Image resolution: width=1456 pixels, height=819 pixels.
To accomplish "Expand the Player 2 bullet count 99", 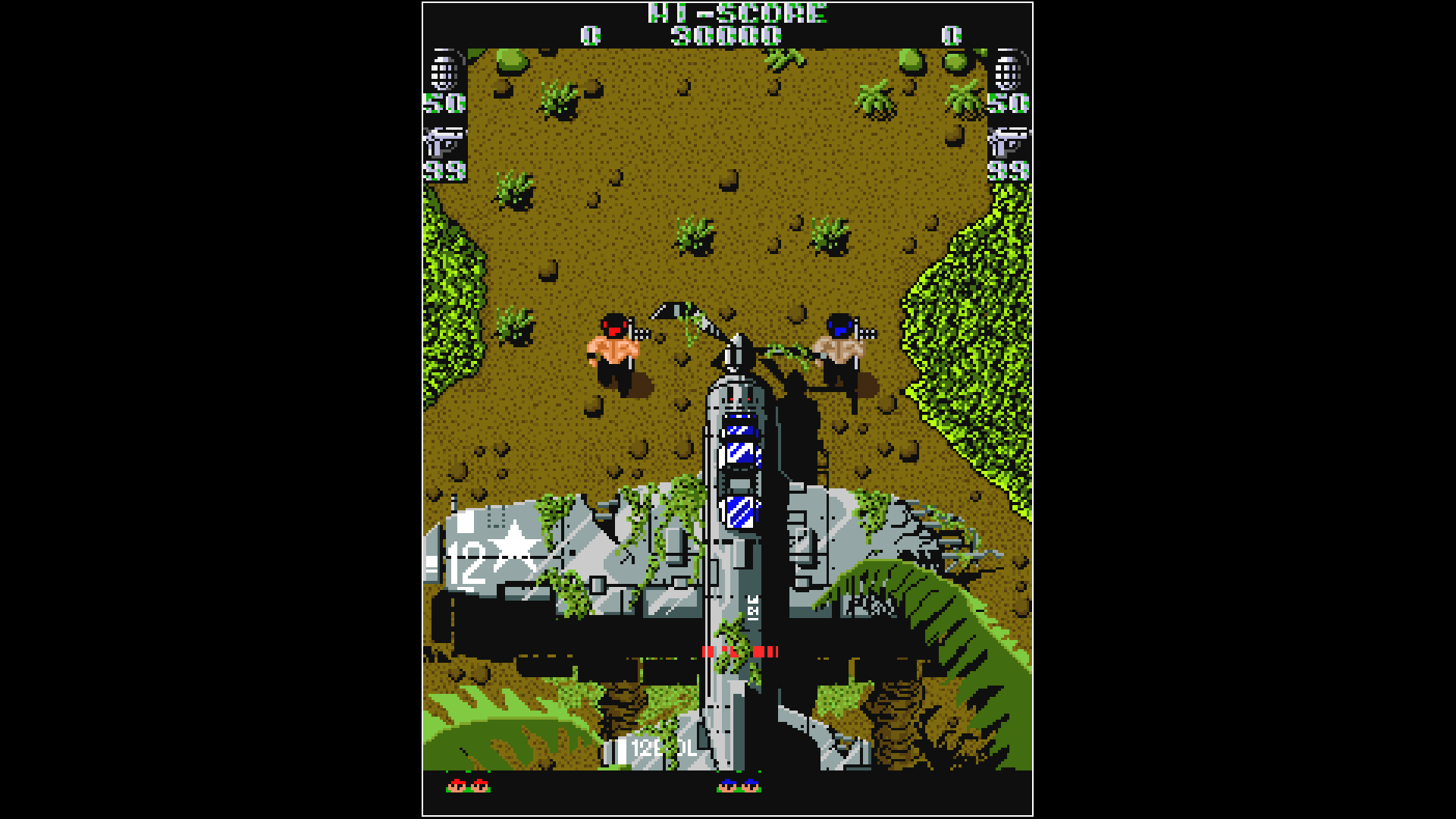I will [x=1007, y=171].
